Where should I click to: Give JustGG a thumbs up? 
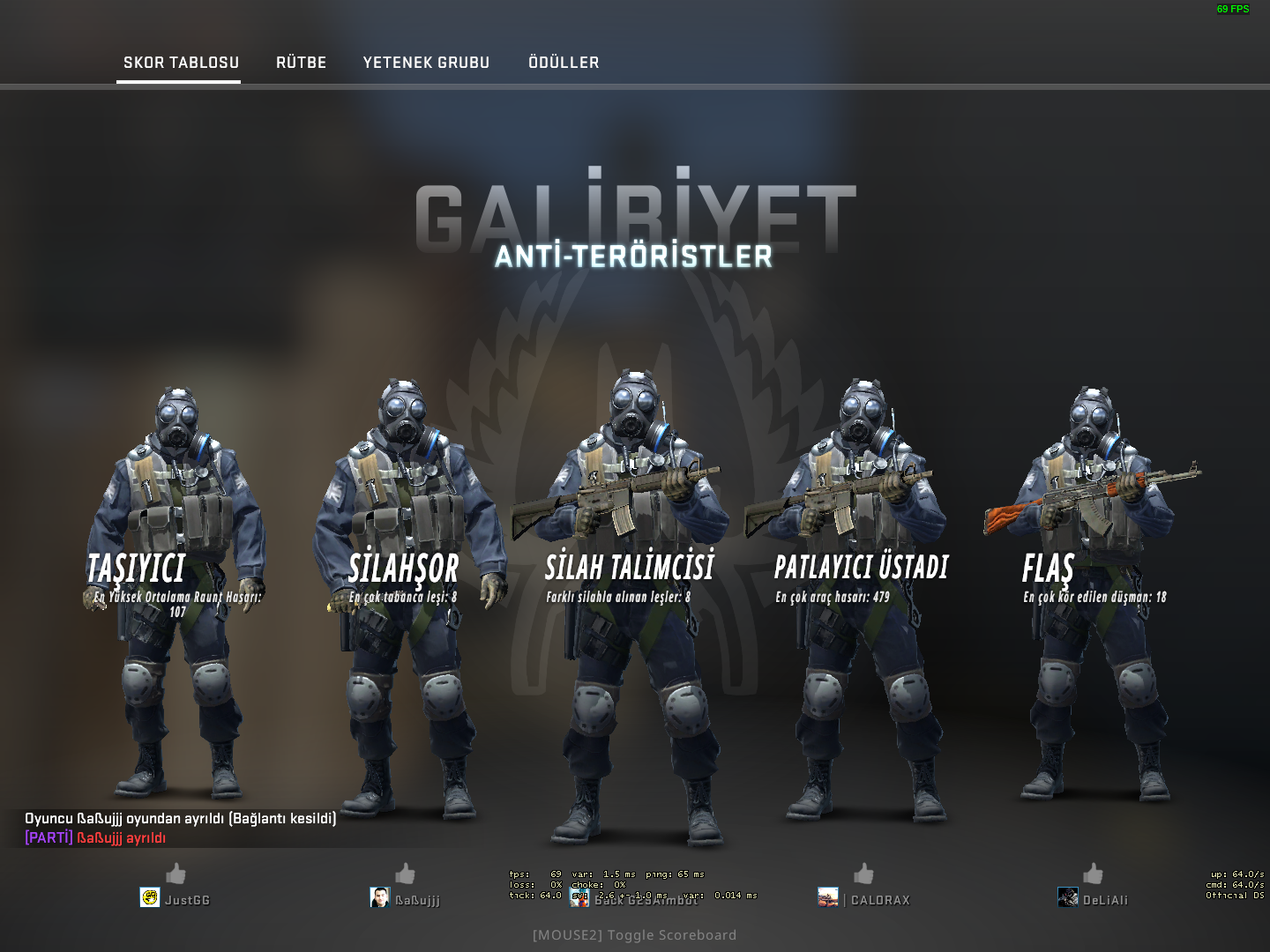point(176,874)
